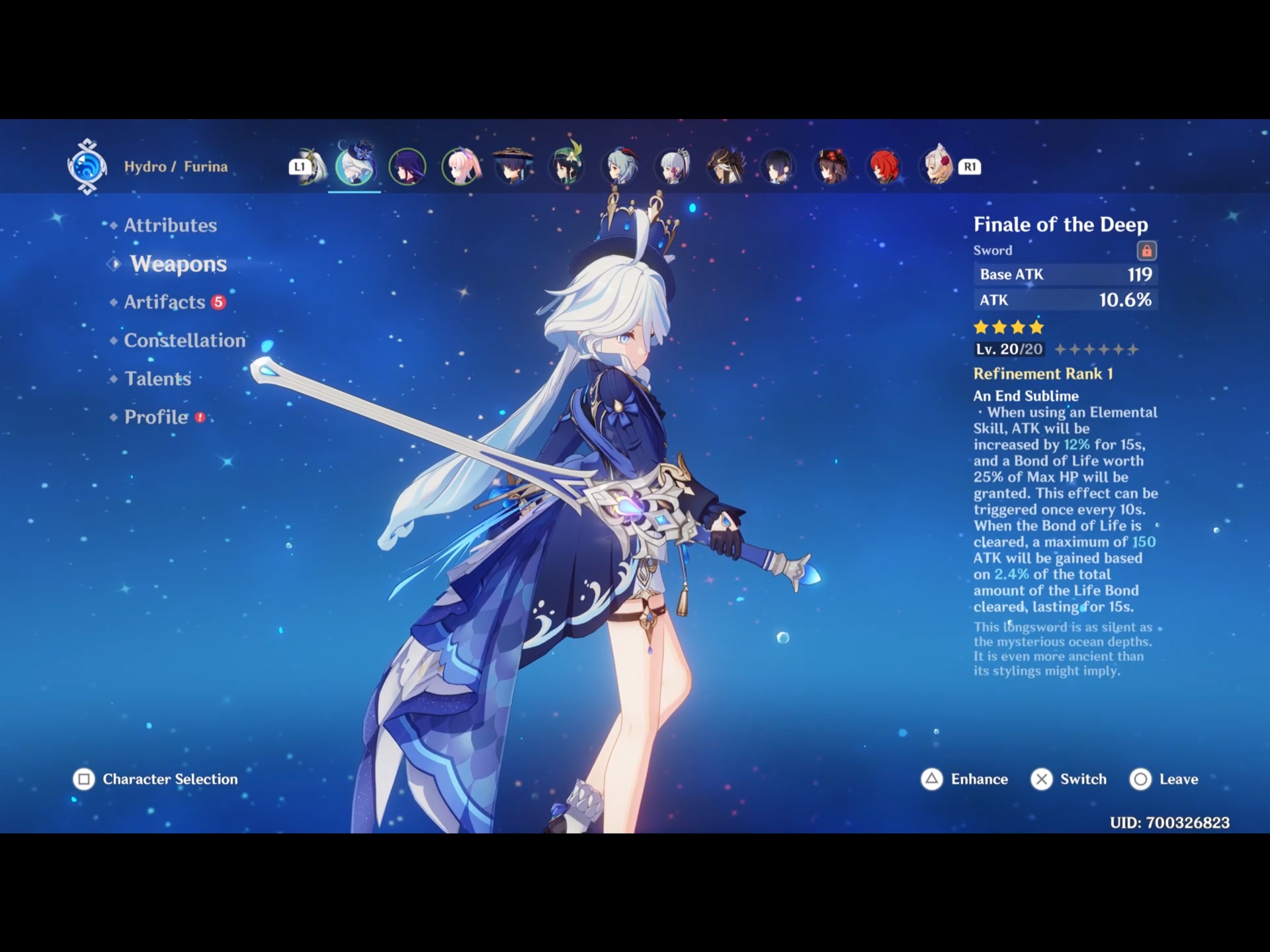Click the weapon lock toggle
1270x952 pixels.
coord(1148,250)
